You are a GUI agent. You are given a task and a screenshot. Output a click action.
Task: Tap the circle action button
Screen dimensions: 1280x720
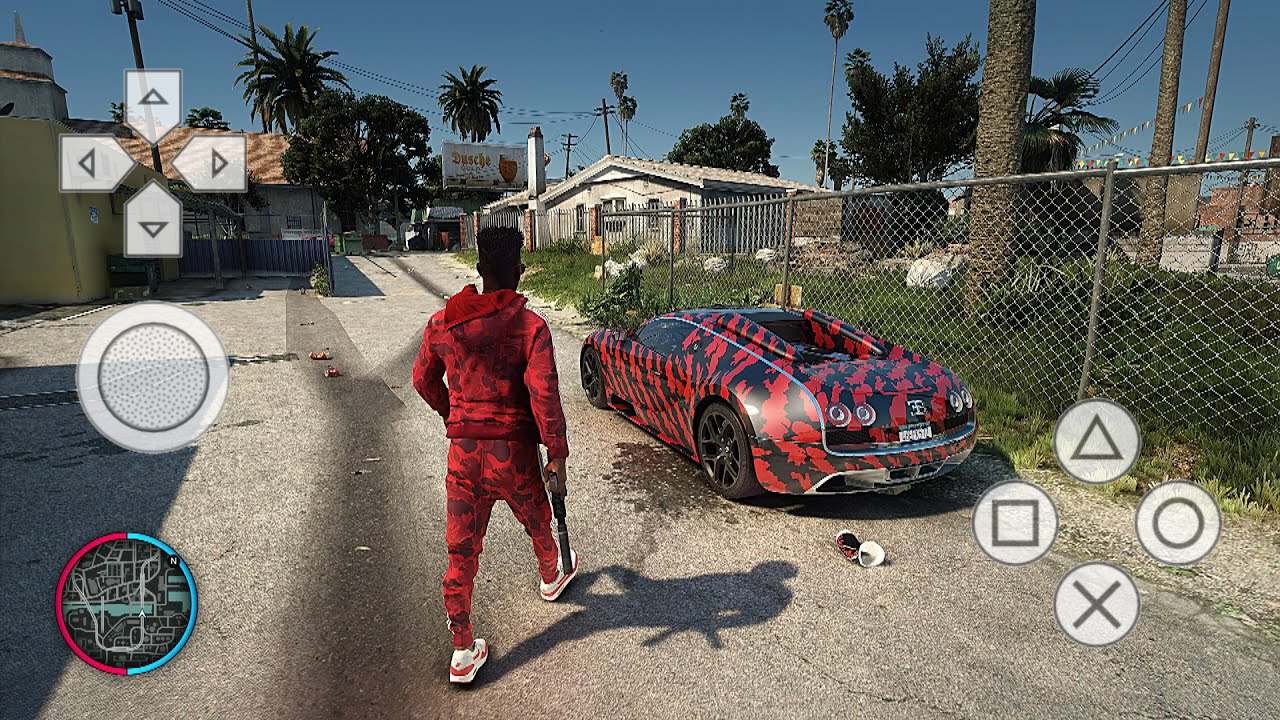[x=1178, y=522]
